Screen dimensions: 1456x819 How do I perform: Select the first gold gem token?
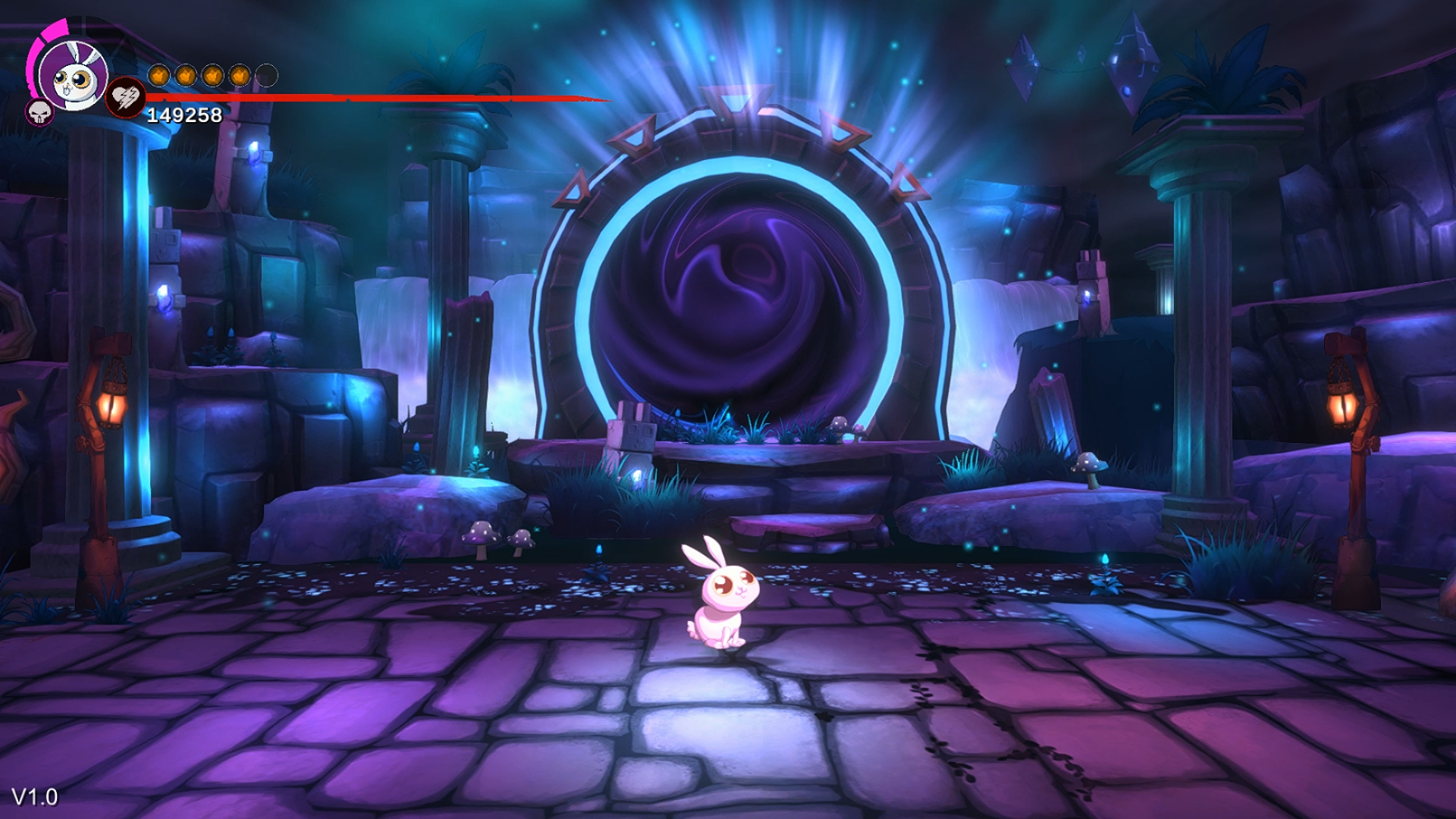pos(158,76)
